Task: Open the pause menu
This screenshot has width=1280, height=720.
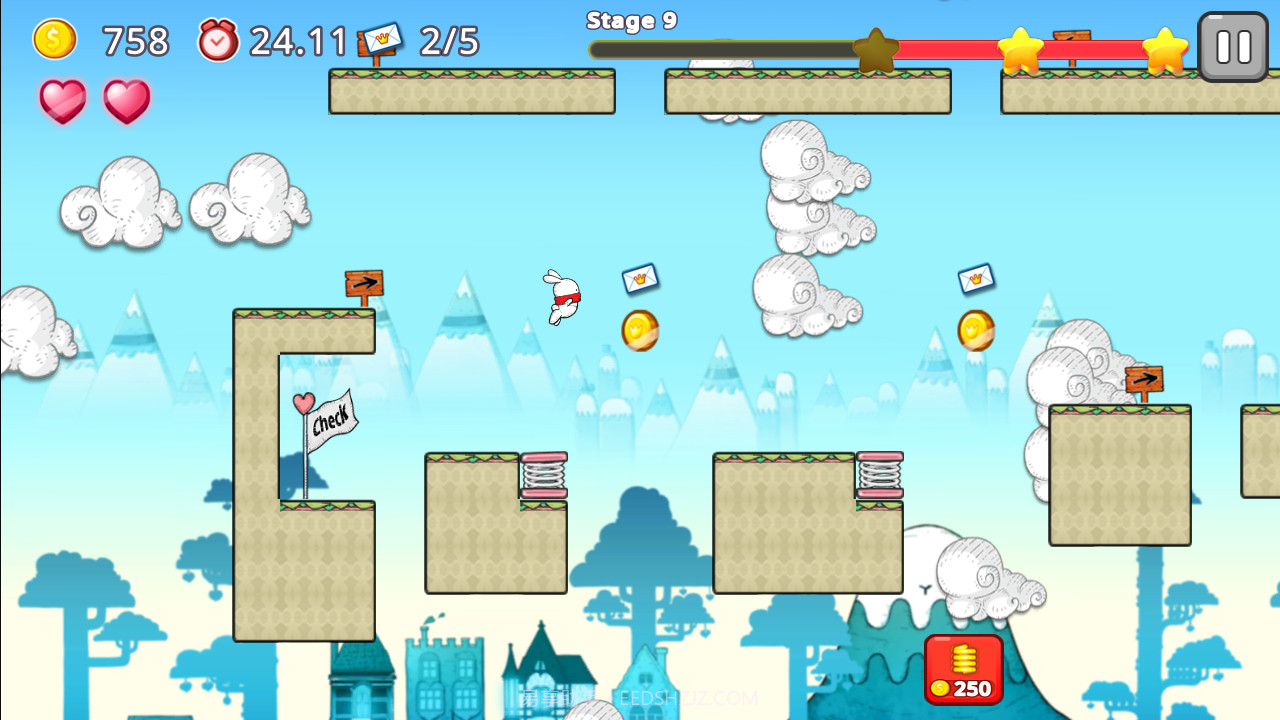Action: 1232,44
